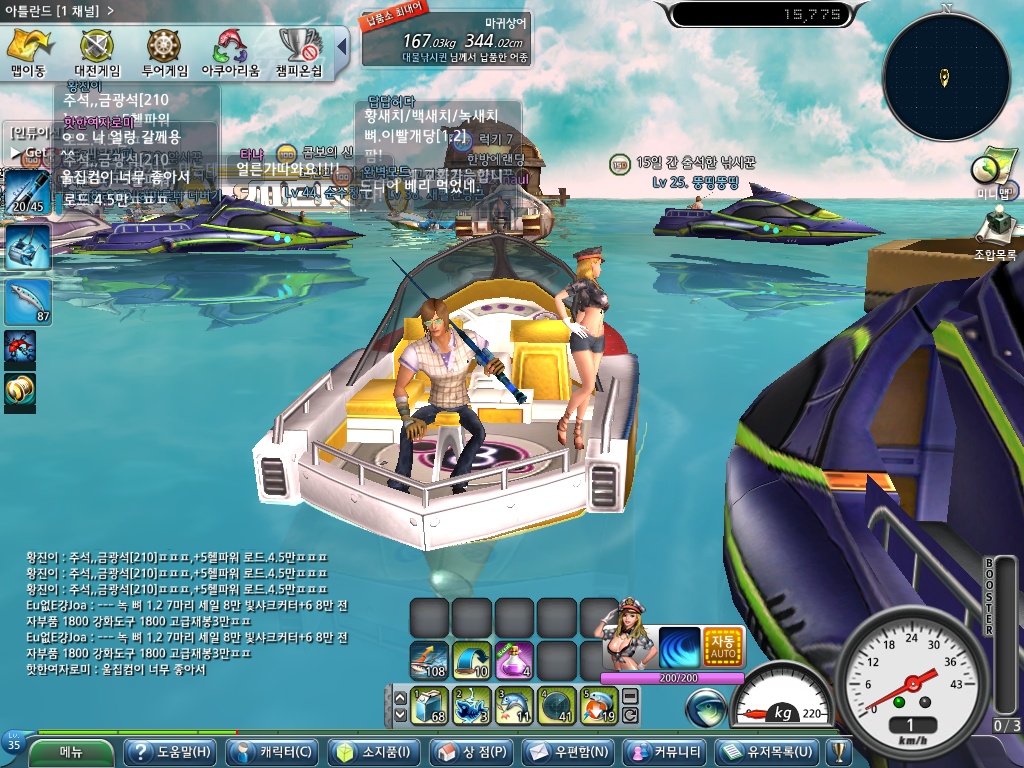Open 도움말 help from bottom bar
Viewport: 1024px width, 768px height.
(x=169, y=752)
